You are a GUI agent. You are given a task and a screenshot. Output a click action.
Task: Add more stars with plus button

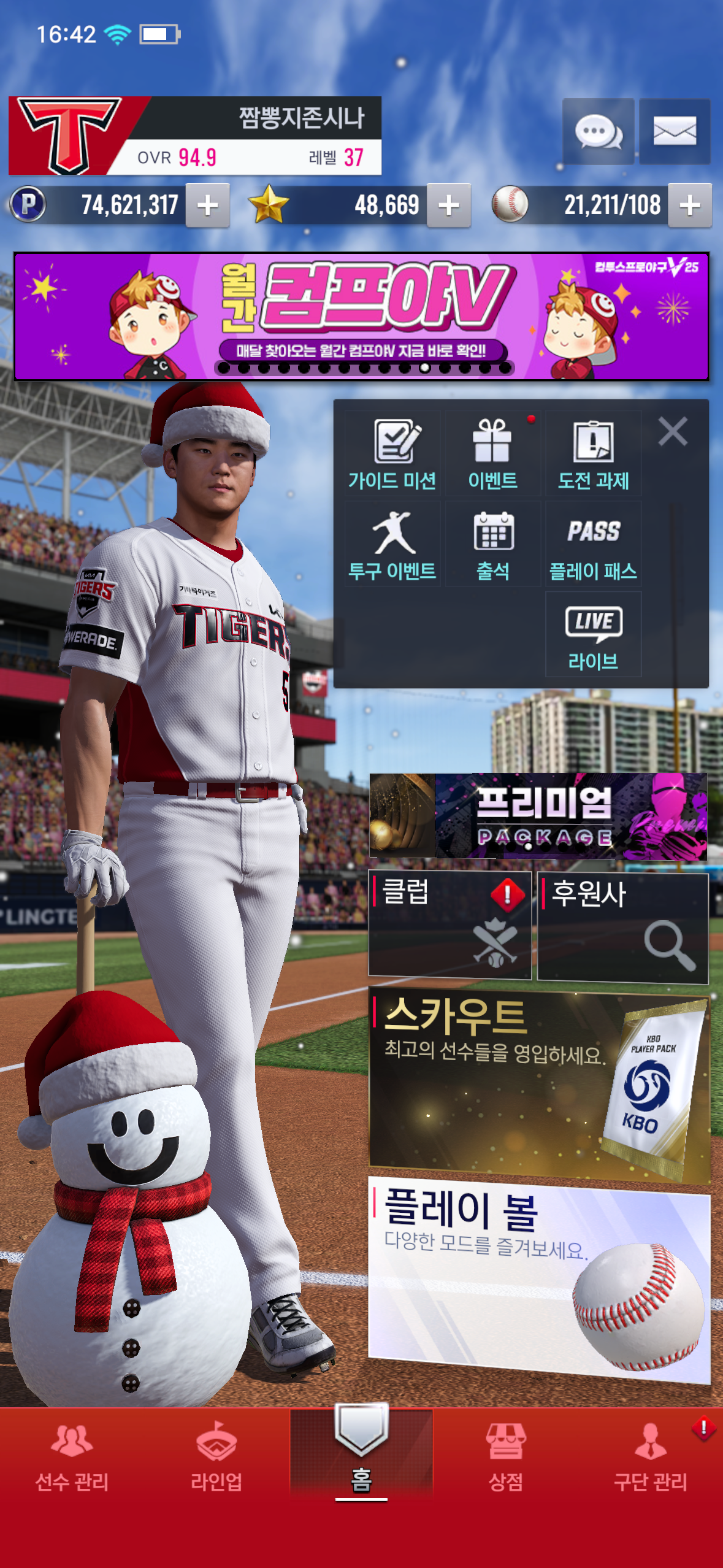point(449,206)
